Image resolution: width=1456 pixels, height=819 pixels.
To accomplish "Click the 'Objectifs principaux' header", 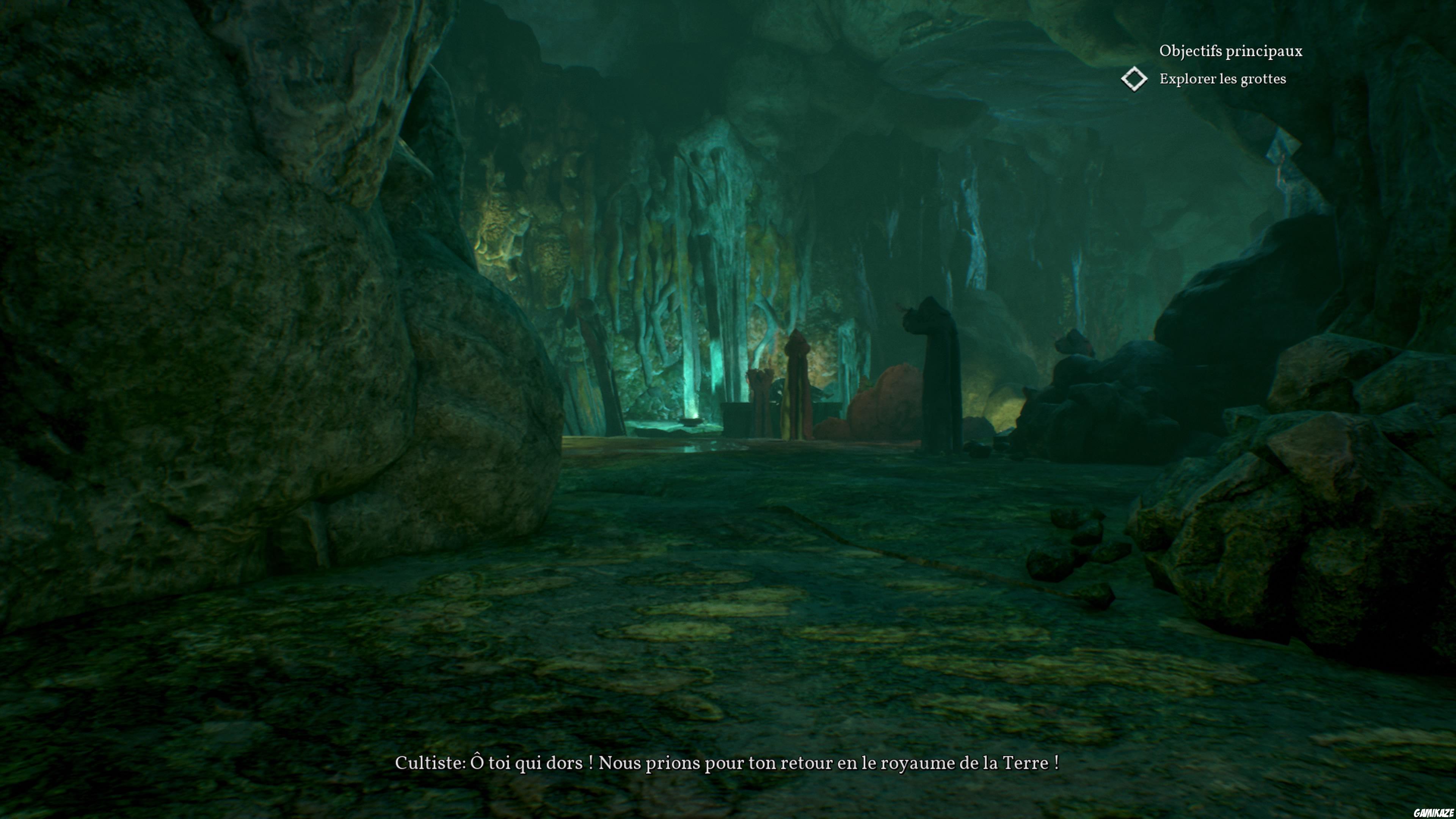I will pos(1230,51).
